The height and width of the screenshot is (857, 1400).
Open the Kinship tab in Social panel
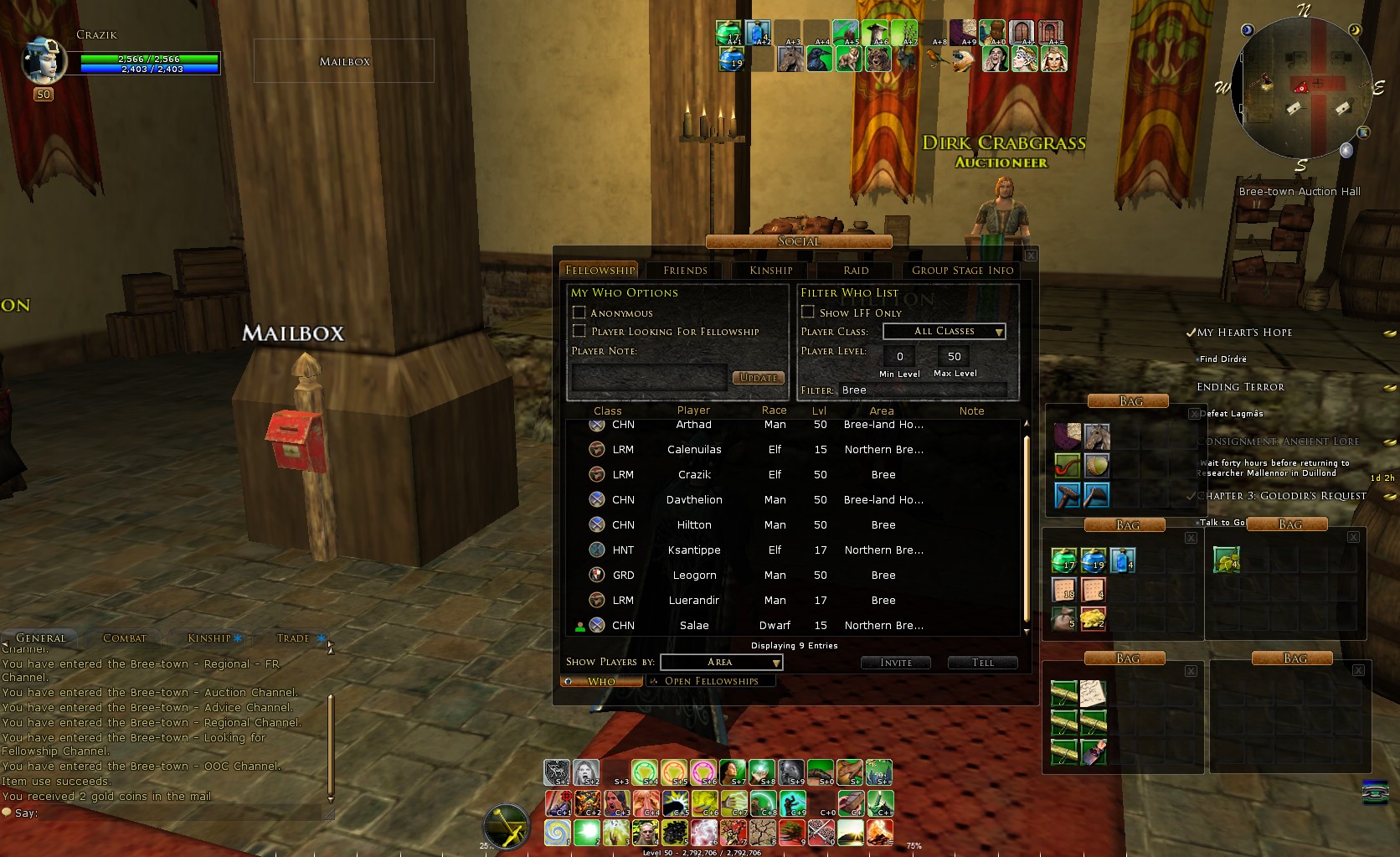pos(770,271)
